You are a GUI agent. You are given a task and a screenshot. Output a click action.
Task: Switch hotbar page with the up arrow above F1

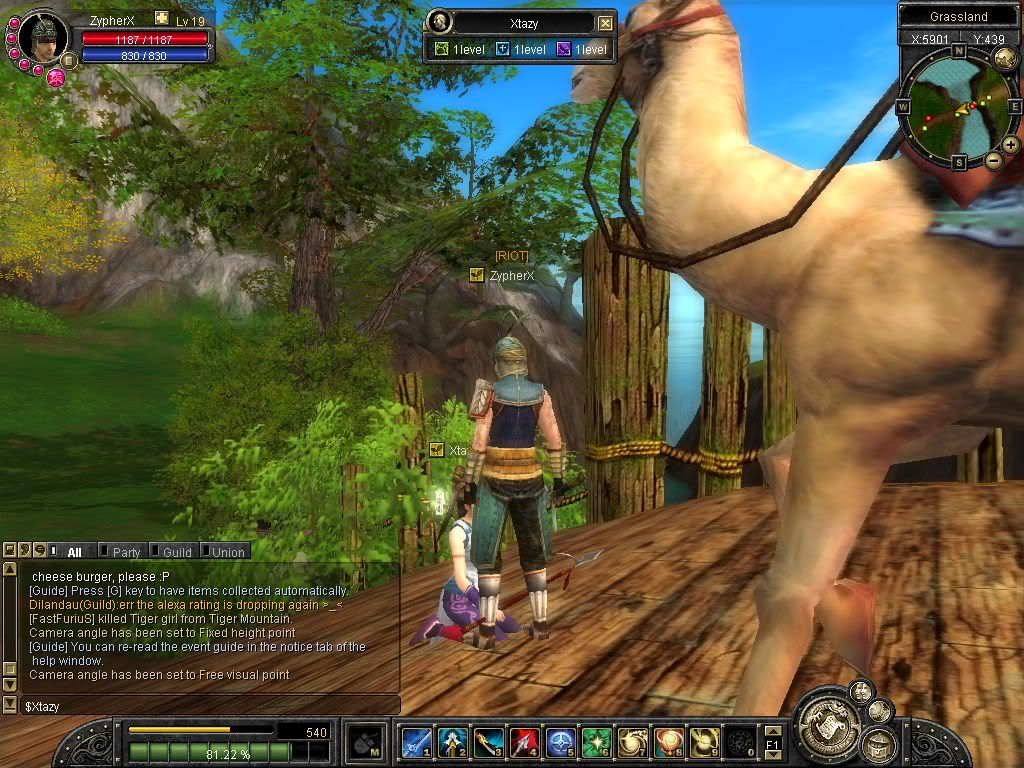[772, 732]
